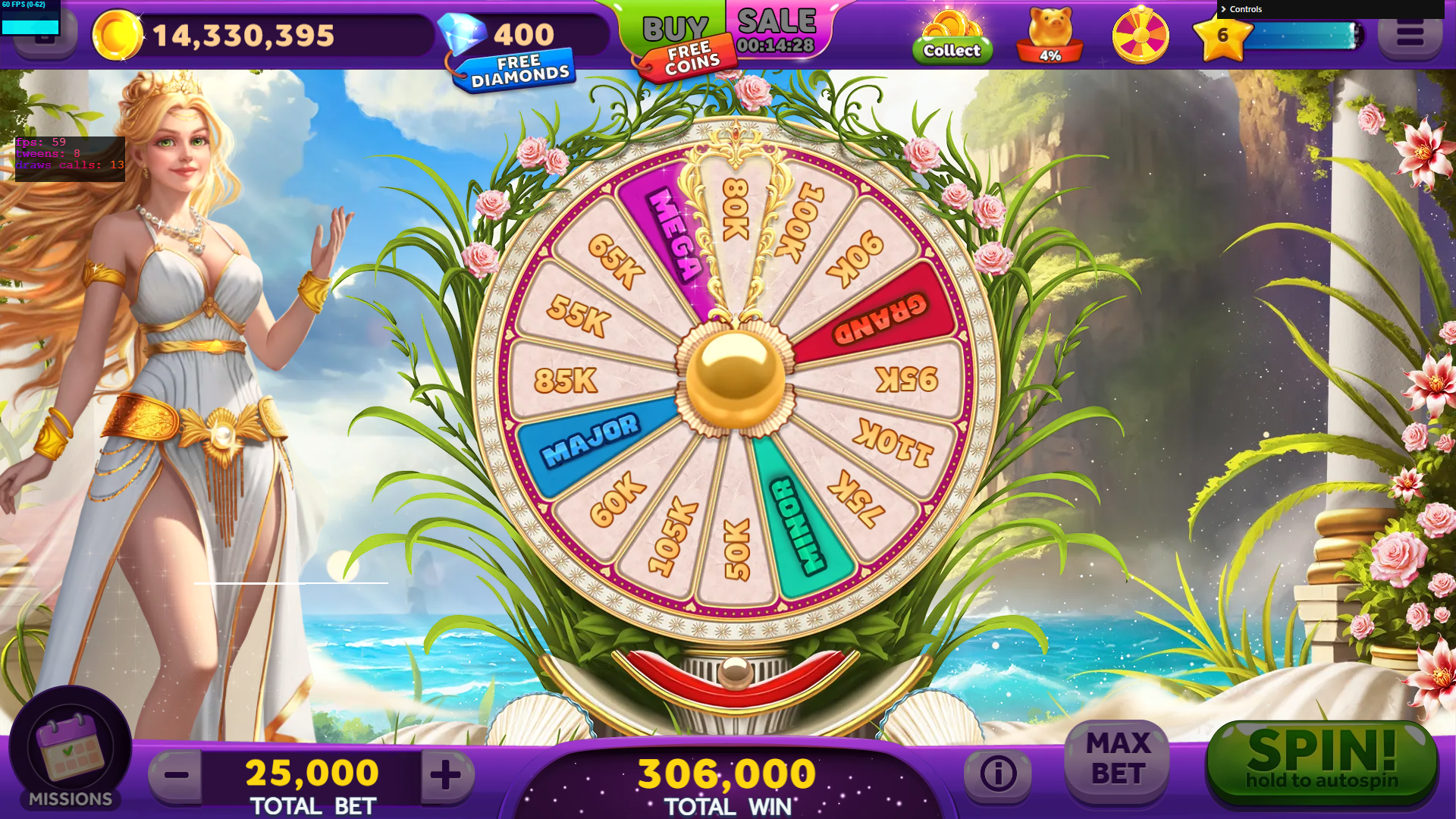Hit the green SPIN button
Viewport: 1456px width, 819px height.
(x=1321, y=761)
